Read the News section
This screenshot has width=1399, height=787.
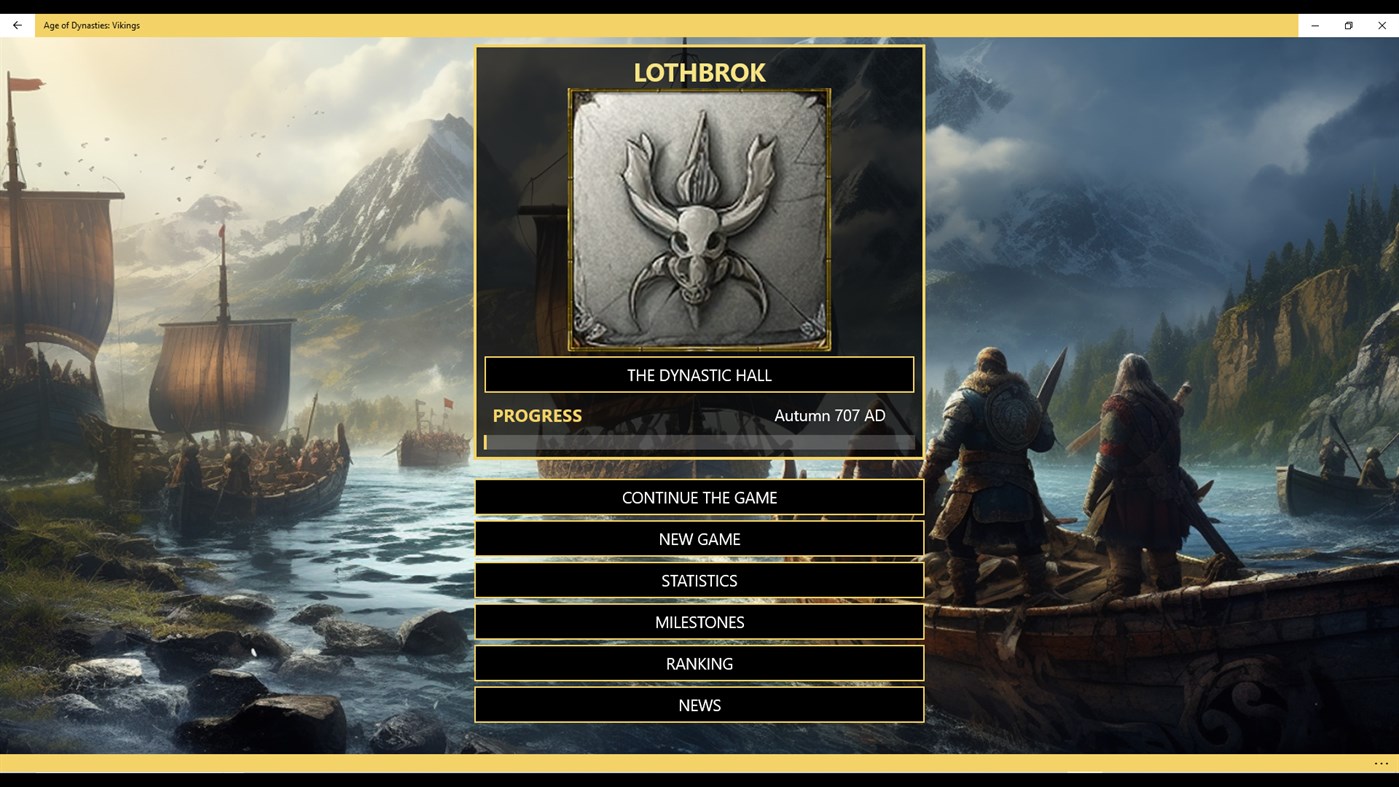699,704
